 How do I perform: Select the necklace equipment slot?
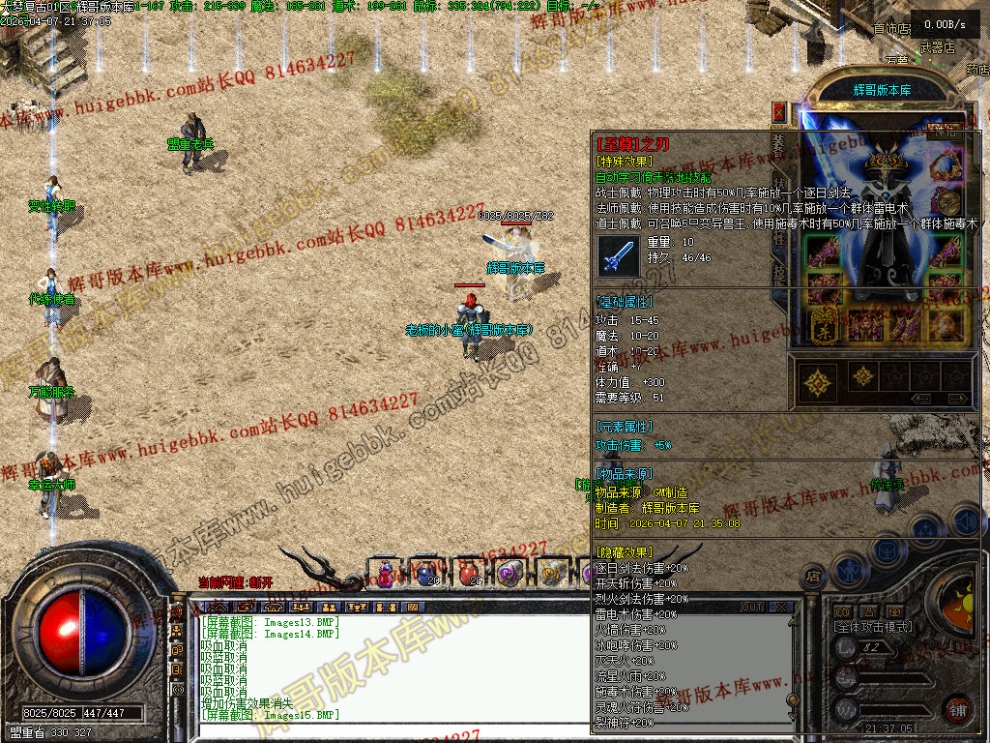click(x=946, y=166)
